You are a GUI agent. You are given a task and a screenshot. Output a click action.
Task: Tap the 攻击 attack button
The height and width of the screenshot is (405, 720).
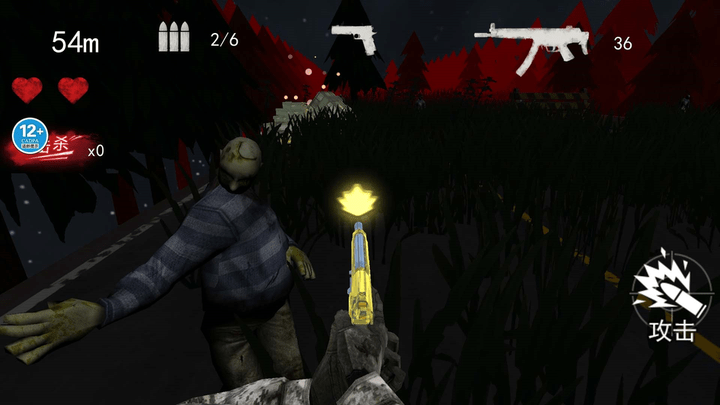668,297
